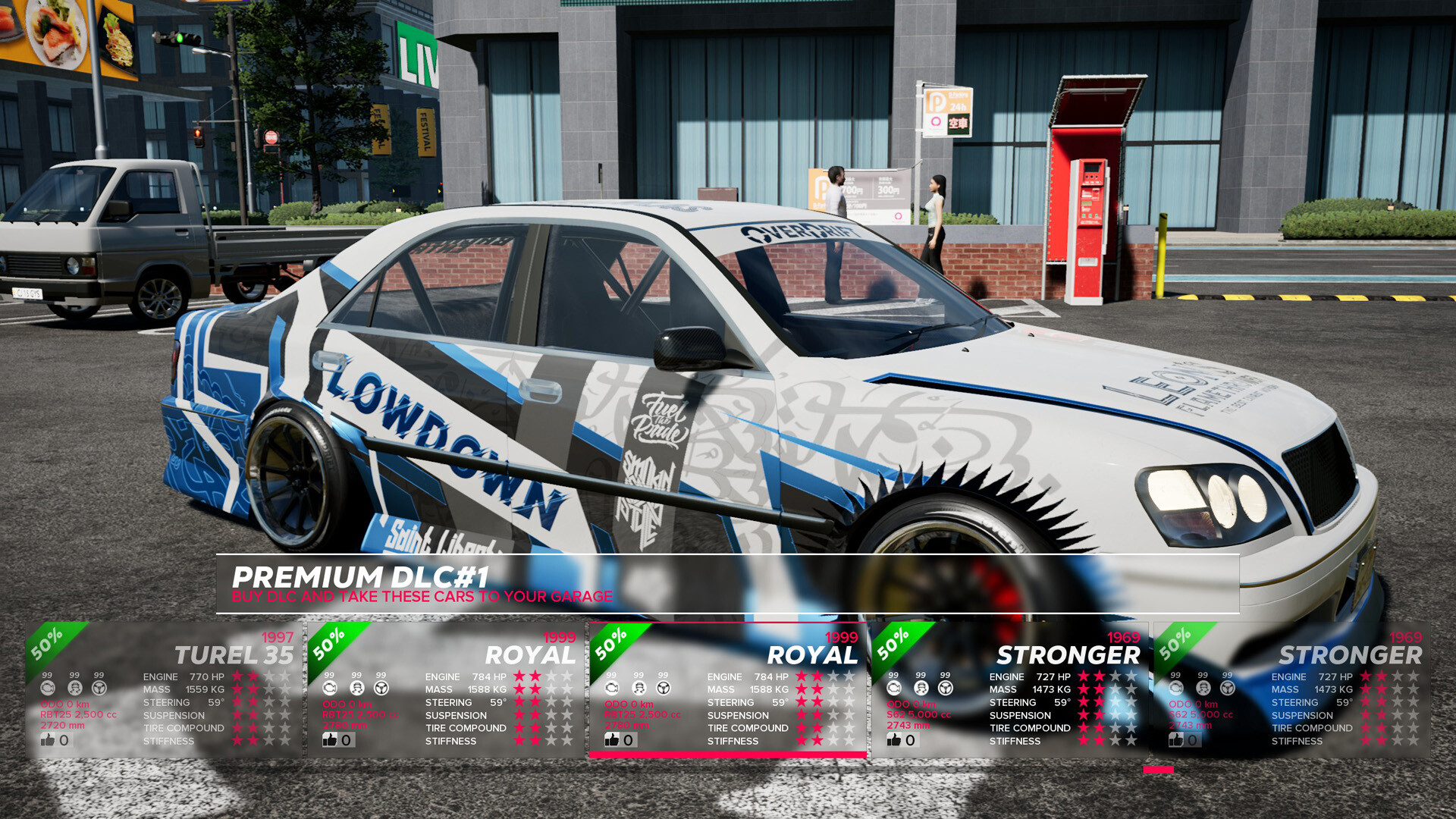Select the steering wheel icon on the highlighted Royal card
1456x819 pixels.
coord(663,689)
